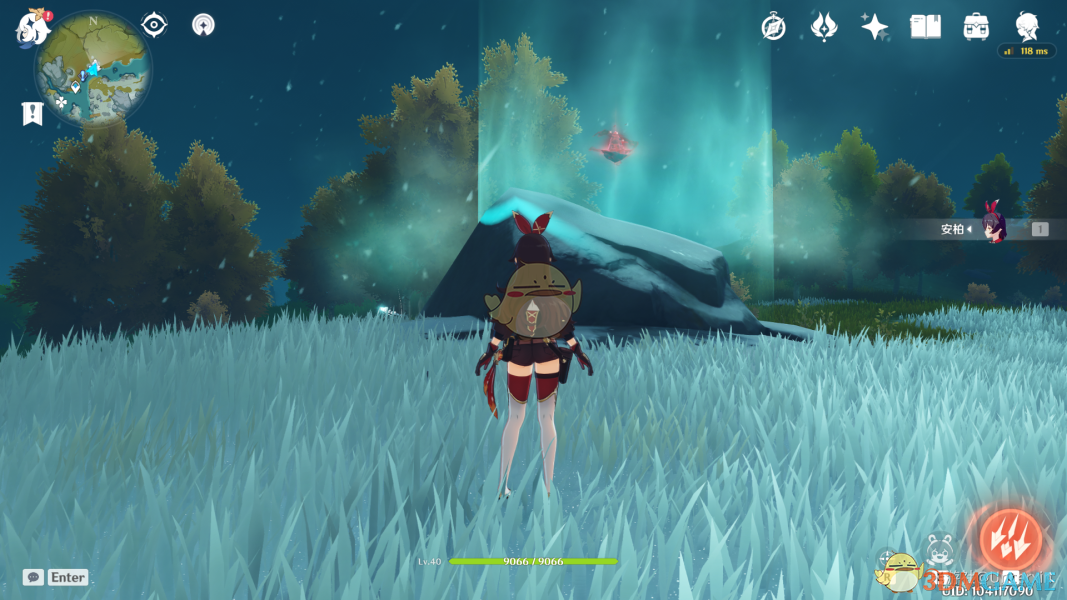Open the circular minimap
The height and width of the screenshot is (600, 1067).
tap(93, 70)
